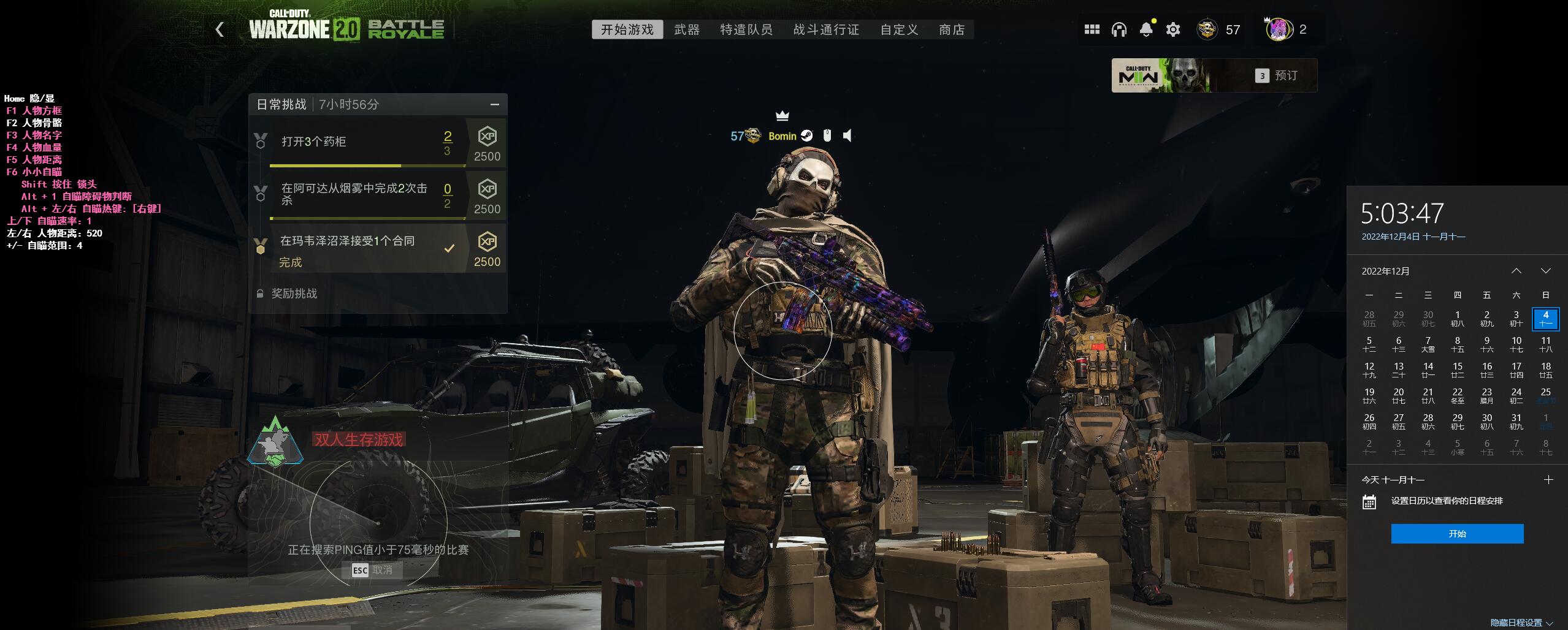Show notifications via the bell icon
The width and height of the screenshot is (1568, 630).
(x=1145, y=29)
